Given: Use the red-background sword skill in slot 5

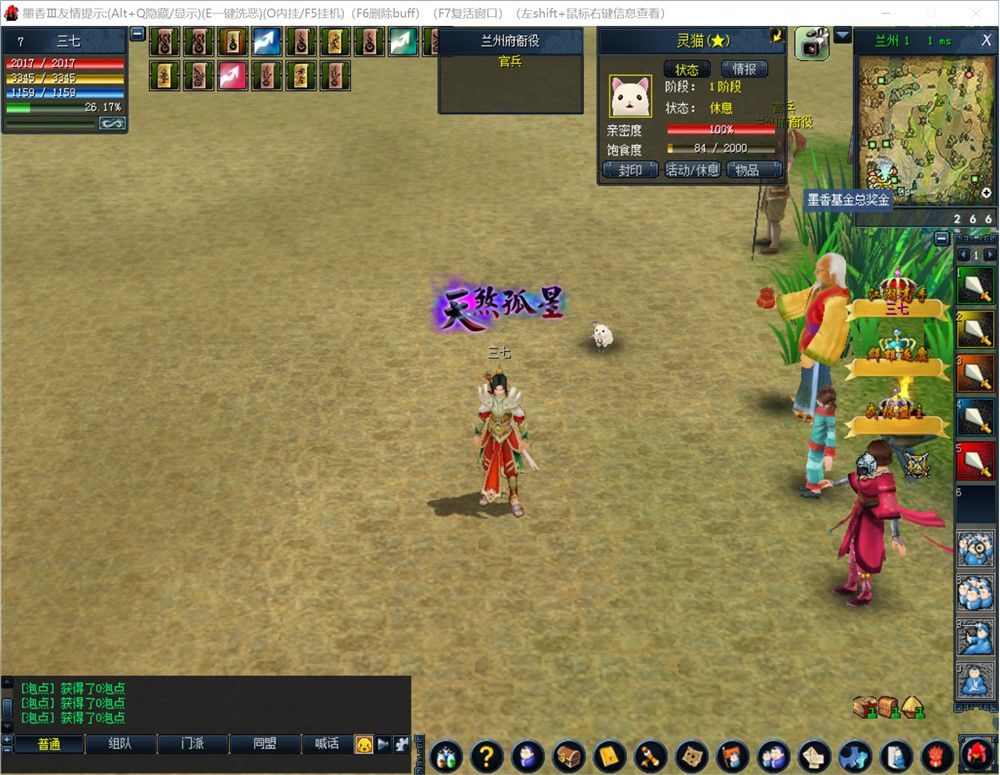Looking at the screenshot, I should click(976, 461).
